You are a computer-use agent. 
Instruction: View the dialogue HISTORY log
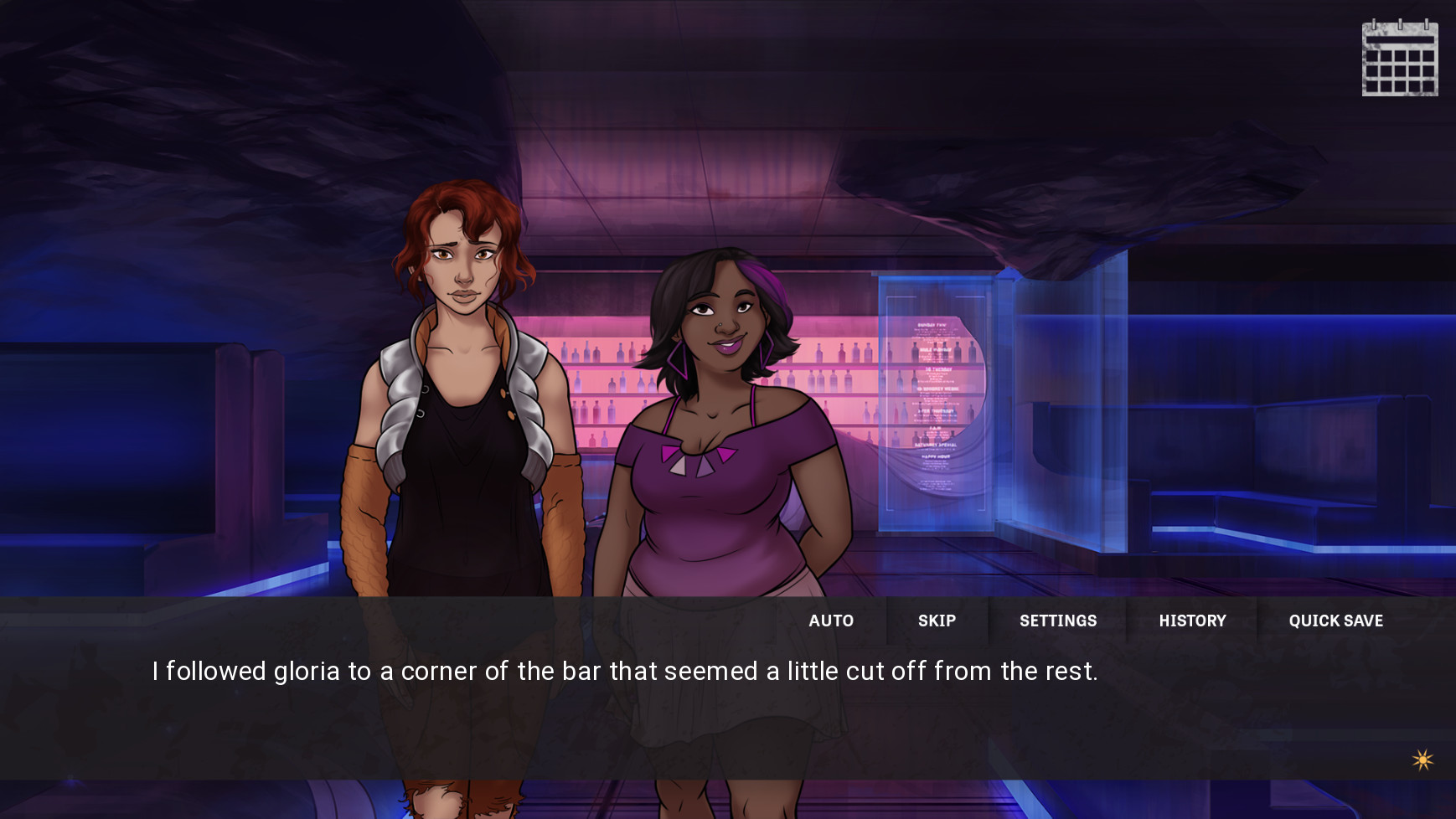coord(1192,621)
